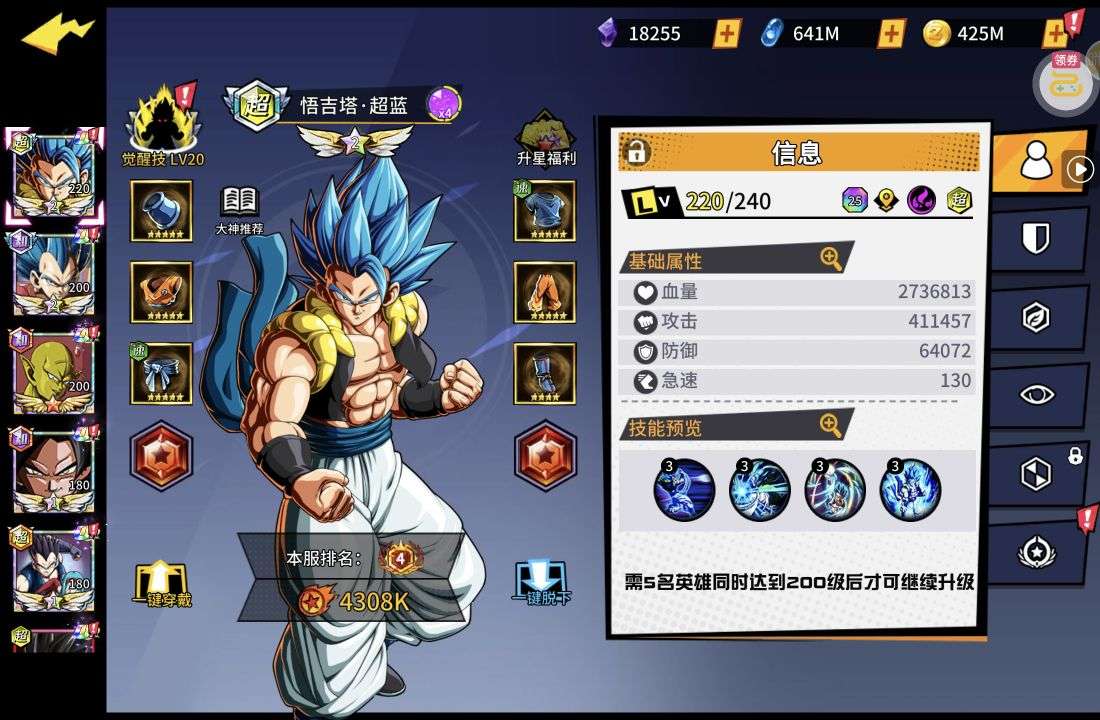Image resolution: width=1100 pixels, height=720 pixels.
Task: Choose the green Piccolo hero portrait
Action: coord(53,371)
